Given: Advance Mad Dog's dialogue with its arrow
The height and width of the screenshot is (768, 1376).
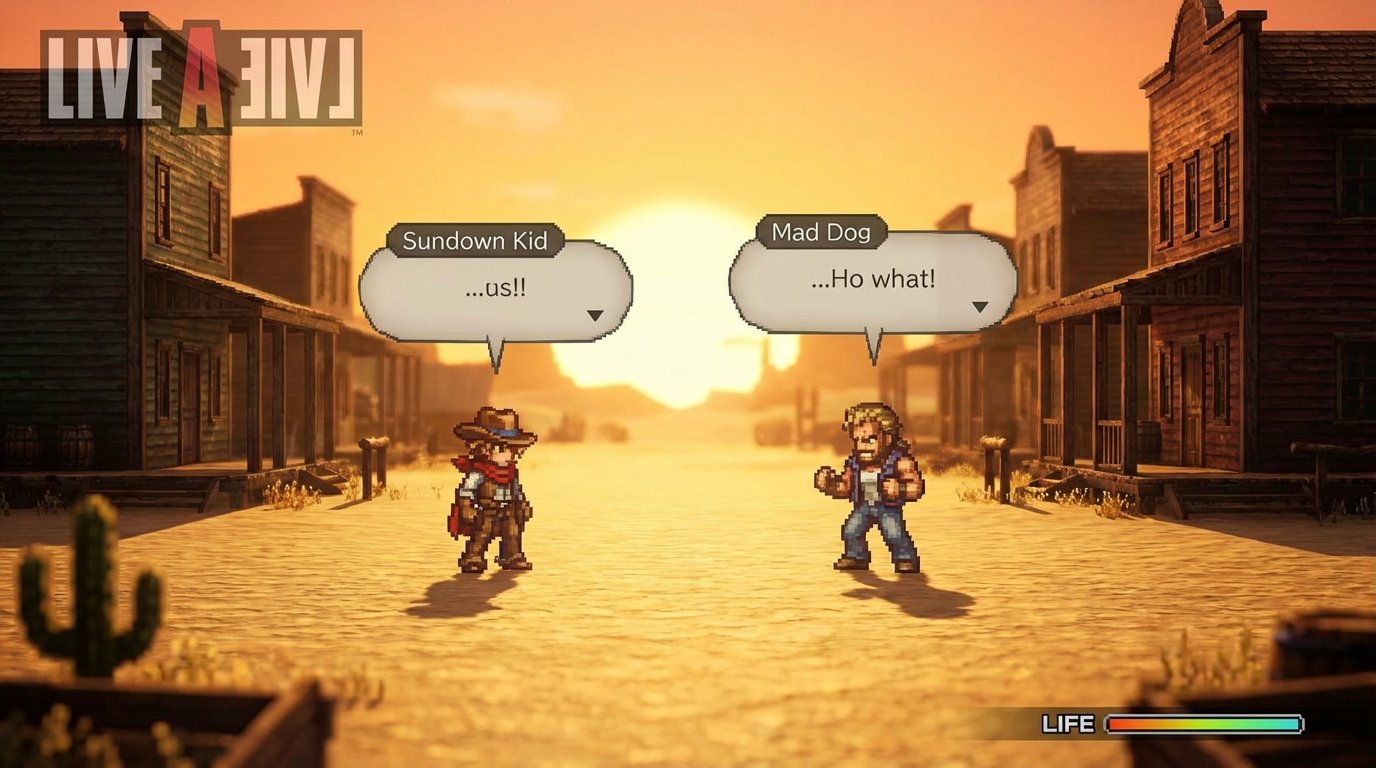Looking at the screenshot, I should pyautogui.click(x=978, y=308).
